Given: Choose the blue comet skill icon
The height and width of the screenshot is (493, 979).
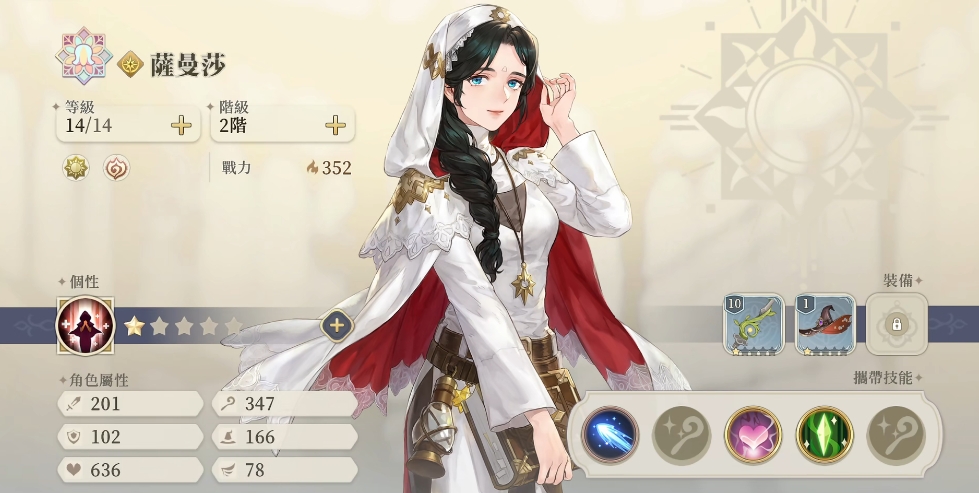Looking at the screenshot, I should 611,434.
